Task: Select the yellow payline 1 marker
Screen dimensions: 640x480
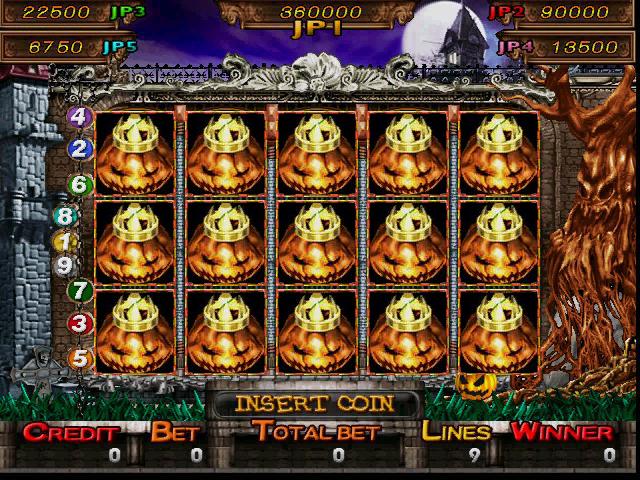Action: pos(65,241)
